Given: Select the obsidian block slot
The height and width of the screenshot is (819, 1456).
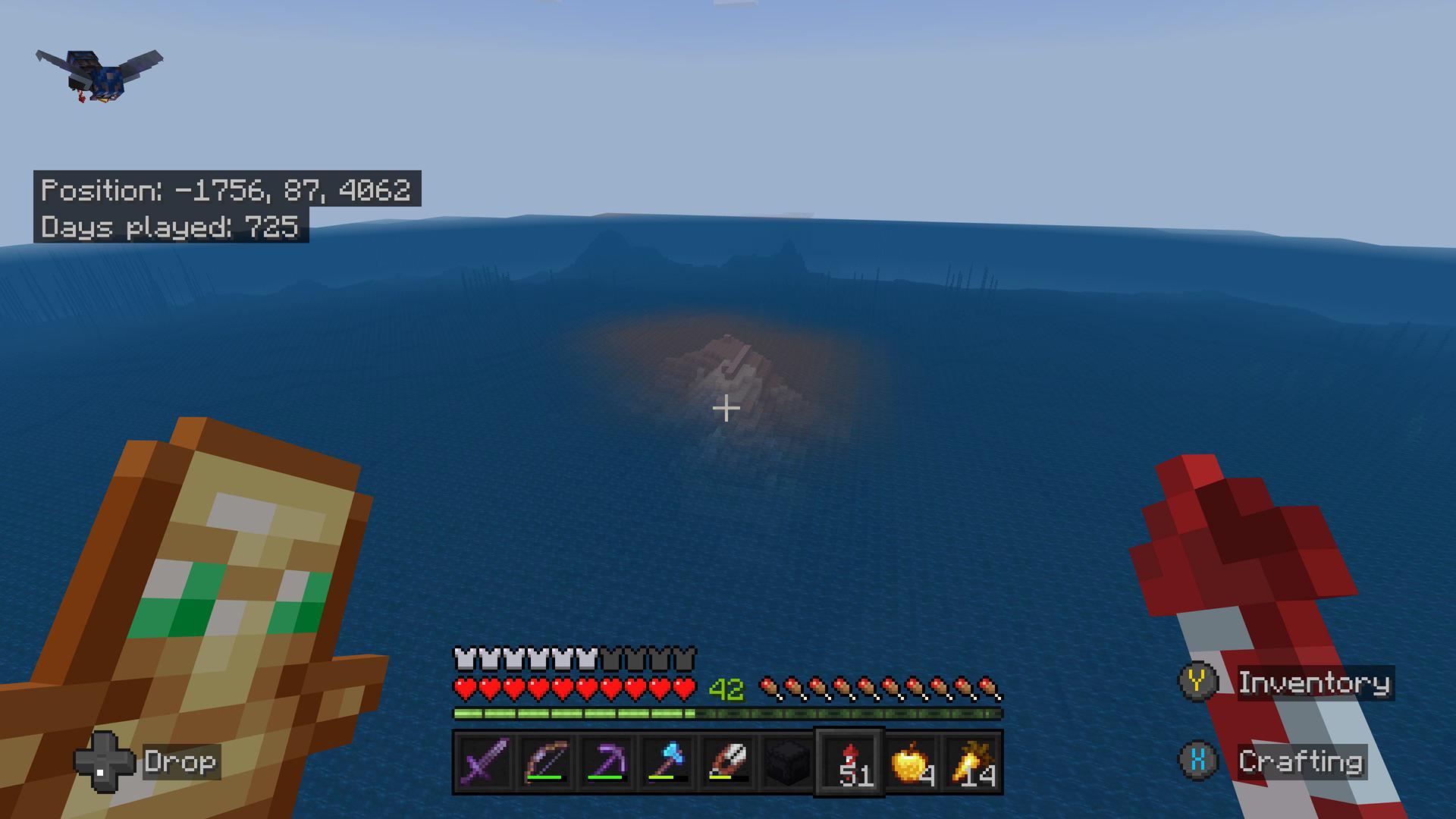Looking at the screenshot, I should click(x=786, y=764).
